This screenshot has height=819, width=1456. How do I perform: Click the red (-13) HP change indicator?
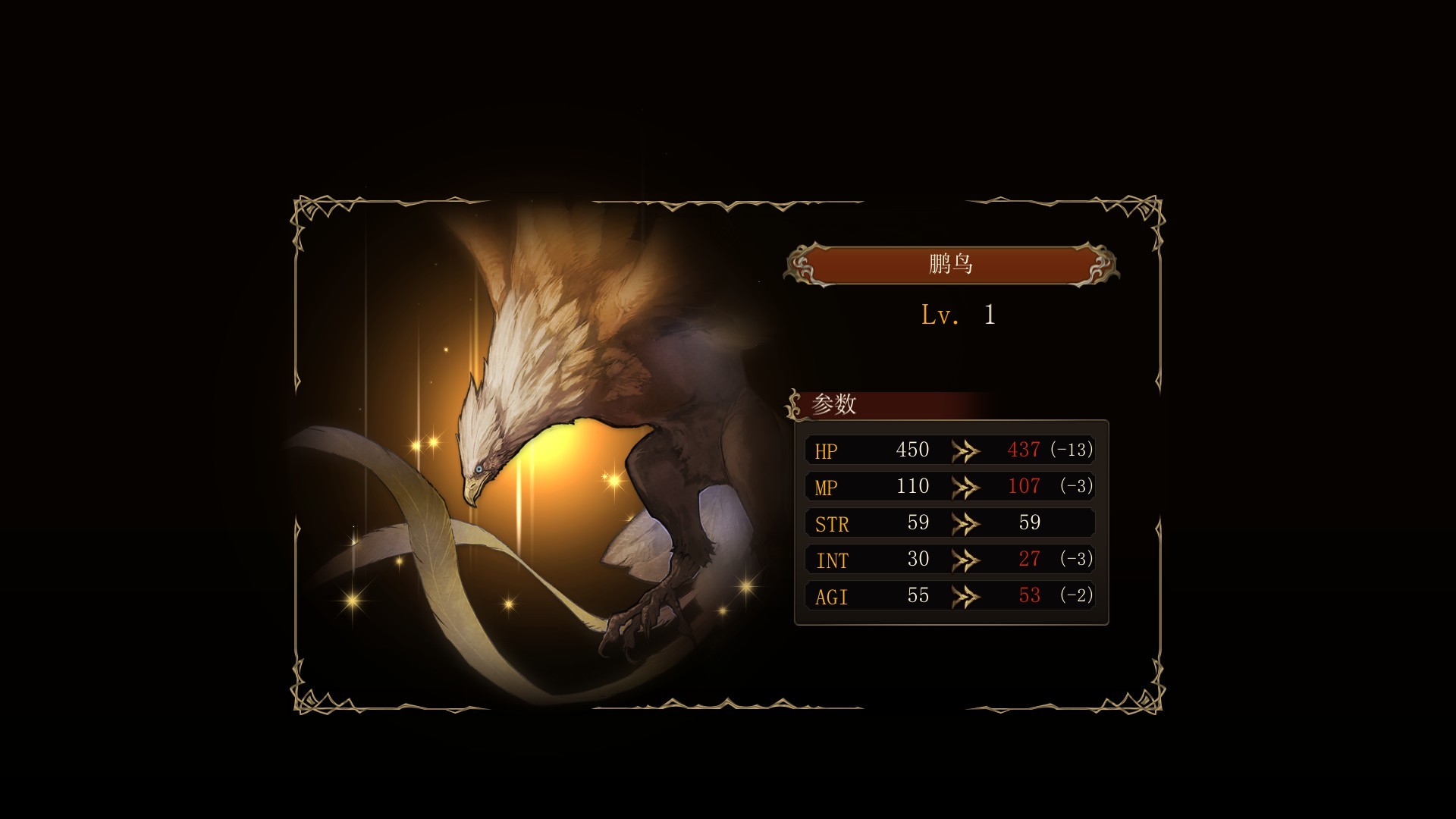[1069, 449]
